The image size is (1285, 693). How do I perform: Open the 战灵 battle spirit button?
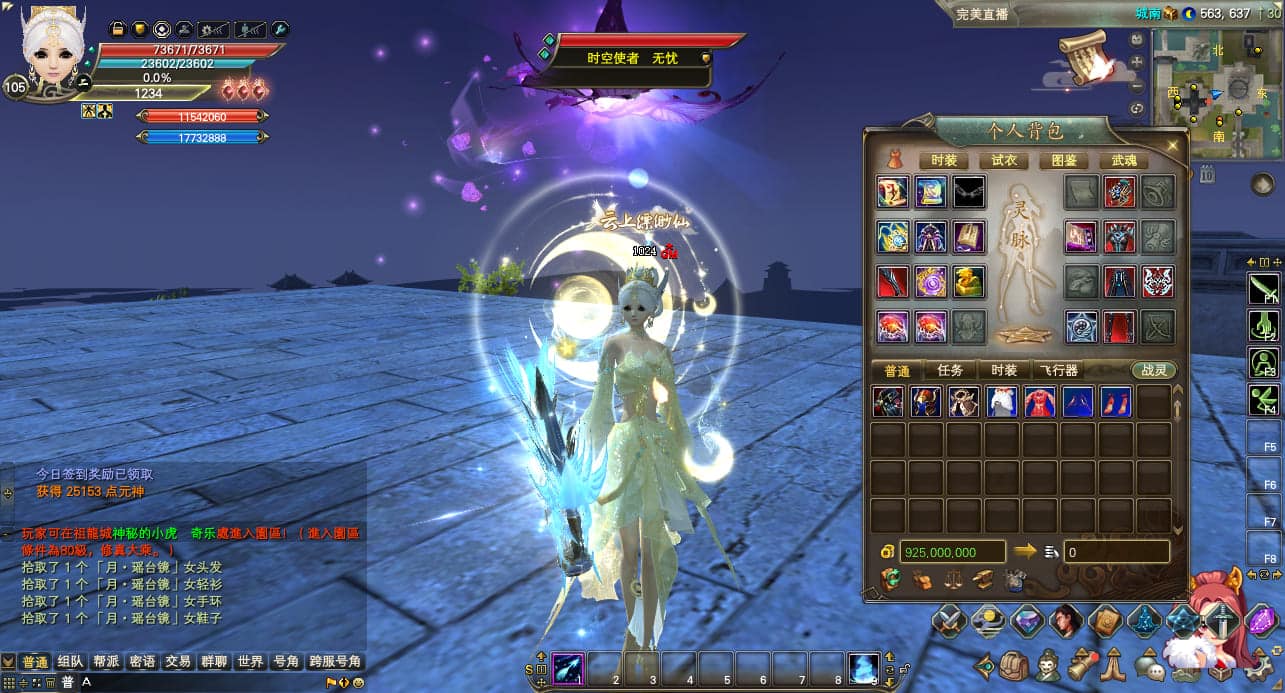click(x=1154, y=370)
